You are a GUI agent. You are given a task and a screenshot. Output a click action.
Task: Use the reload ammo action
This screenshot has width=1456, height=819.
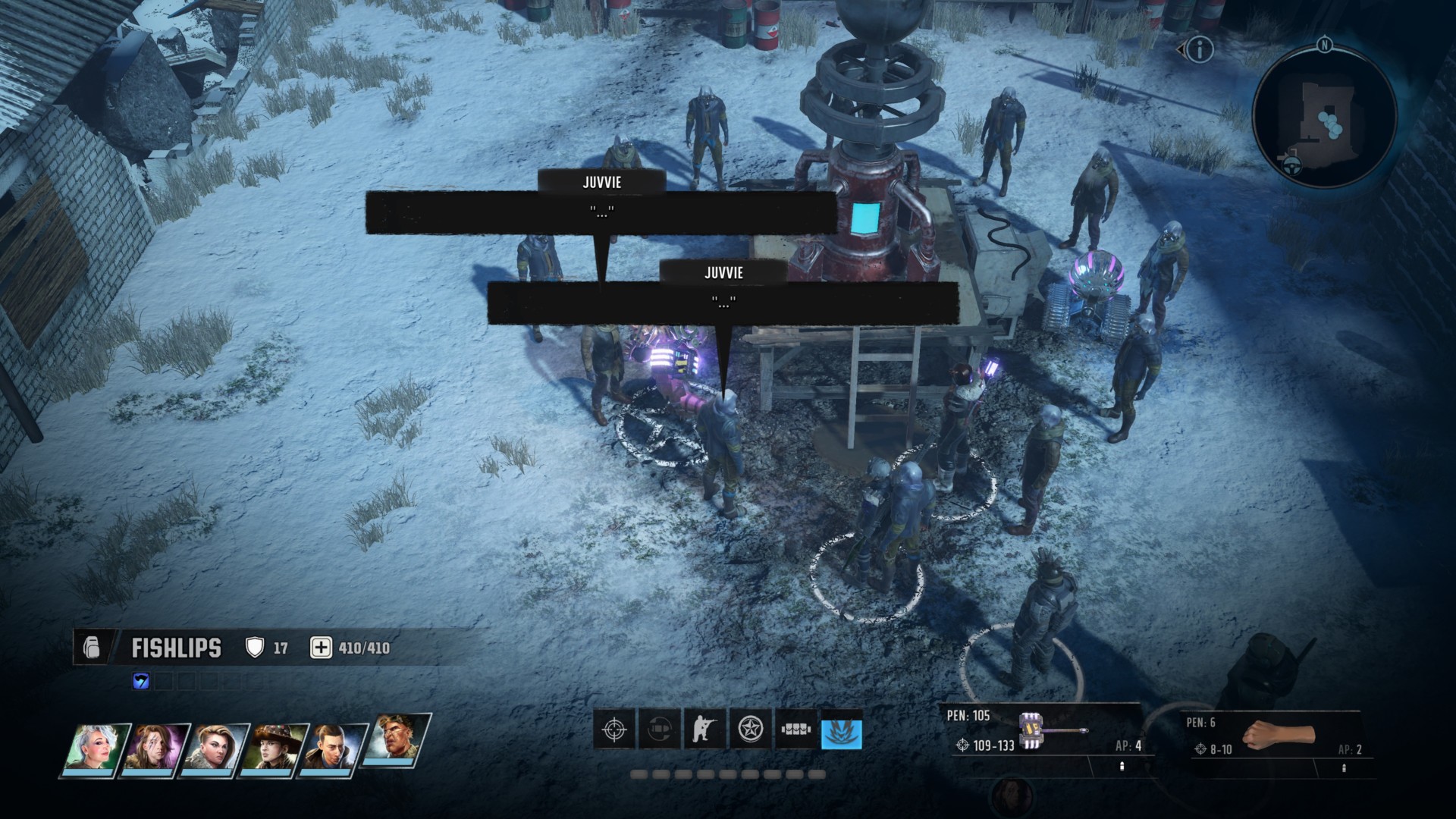pyautogui.click(x=659, y=730)
